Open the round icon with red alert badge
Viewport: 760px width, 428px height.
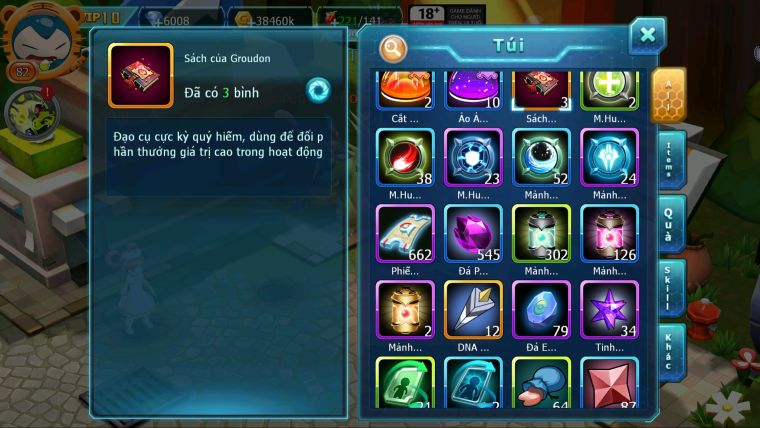pyautogui.click(x=32, y=113)
